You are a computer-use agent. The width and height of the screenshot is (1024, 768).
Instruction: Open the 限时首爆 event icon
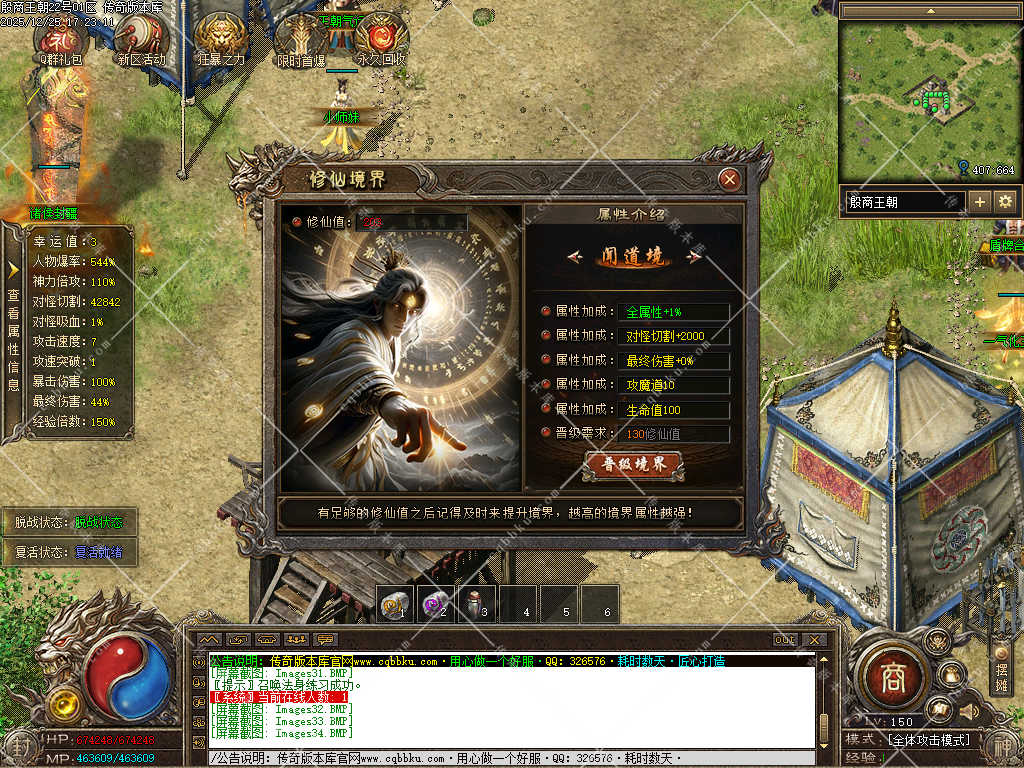coord(301,37)
